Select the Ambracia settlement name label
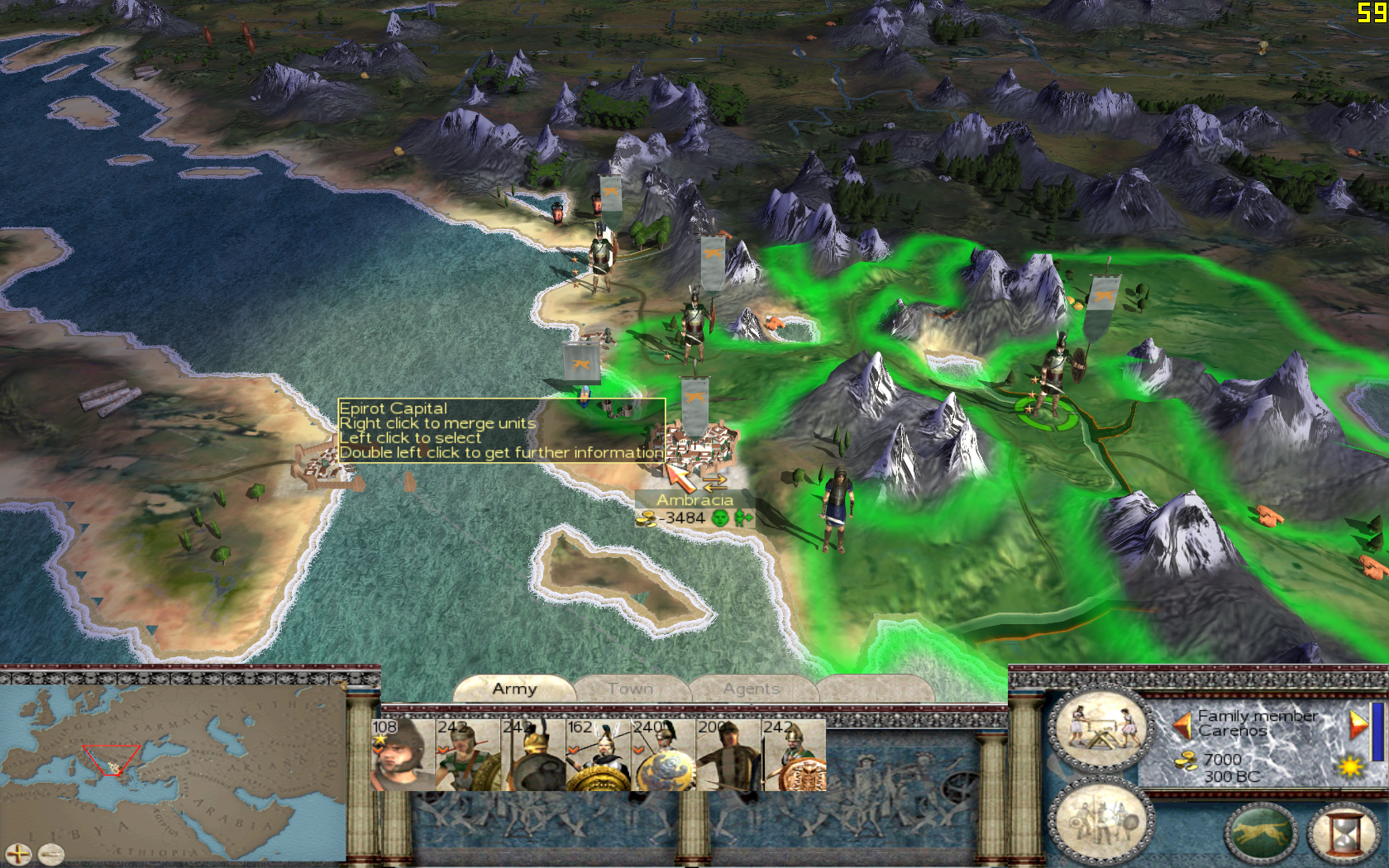This screenshot has width=1389, height=868. click(694, 500)
